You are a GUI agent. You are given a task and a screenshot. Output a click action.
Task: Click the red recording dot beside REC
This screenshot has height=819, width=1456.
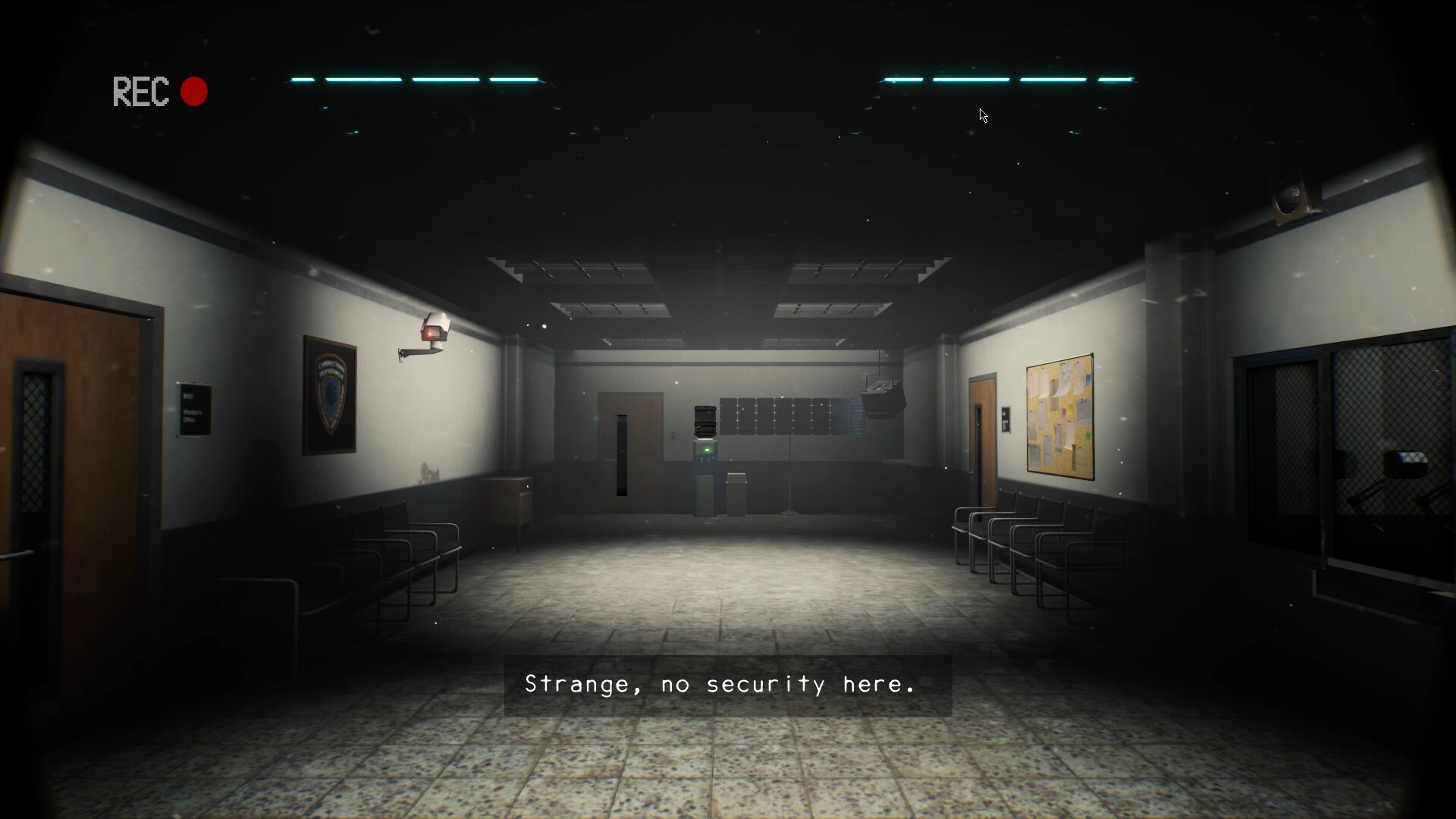point(194,91)
